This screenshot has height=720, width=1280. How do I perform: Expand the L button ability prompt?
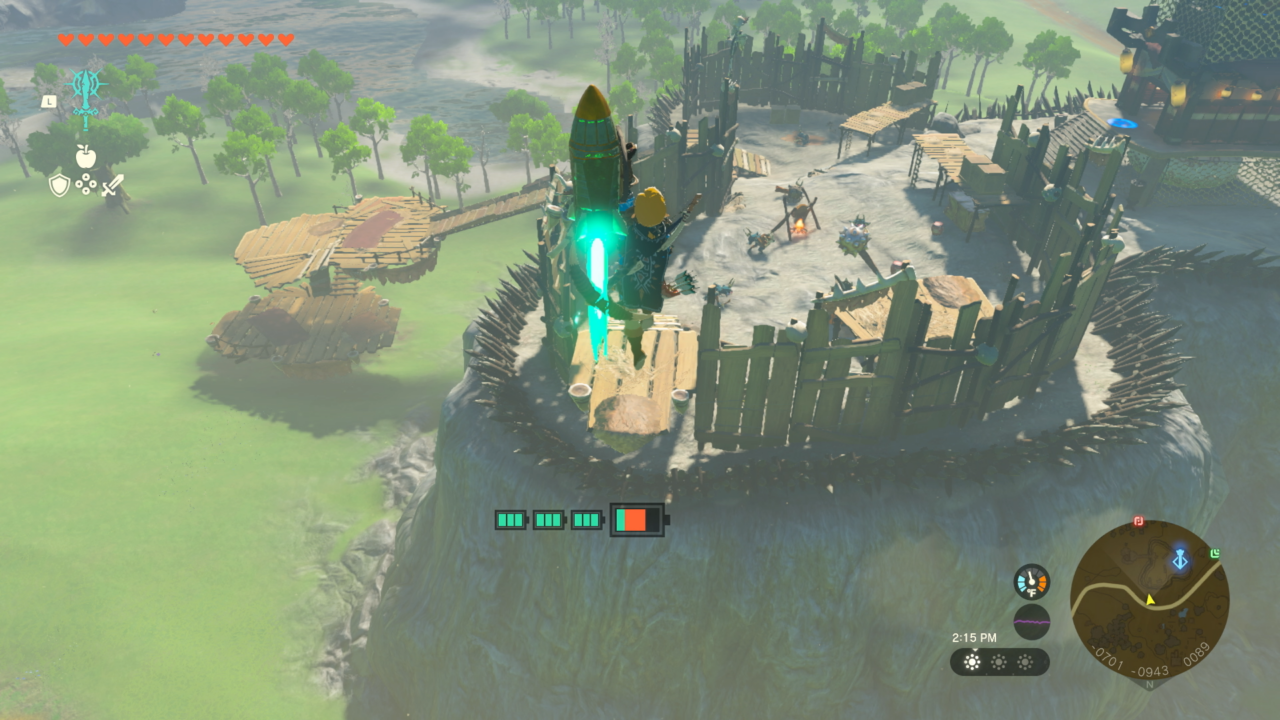click(48, 102)
